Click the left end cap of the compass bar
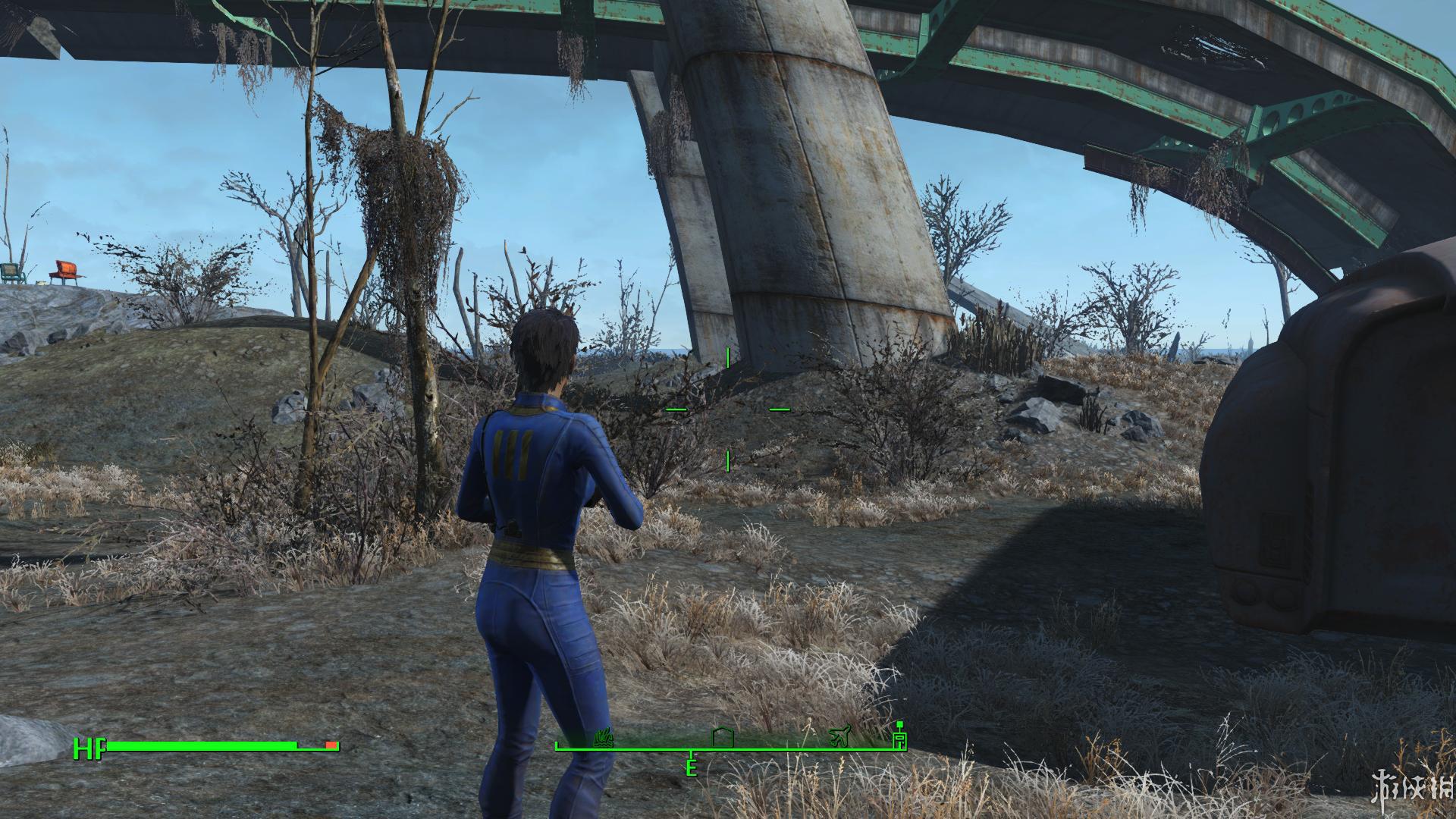Screen dimensions: 1456x819 (x=556, y=747)
